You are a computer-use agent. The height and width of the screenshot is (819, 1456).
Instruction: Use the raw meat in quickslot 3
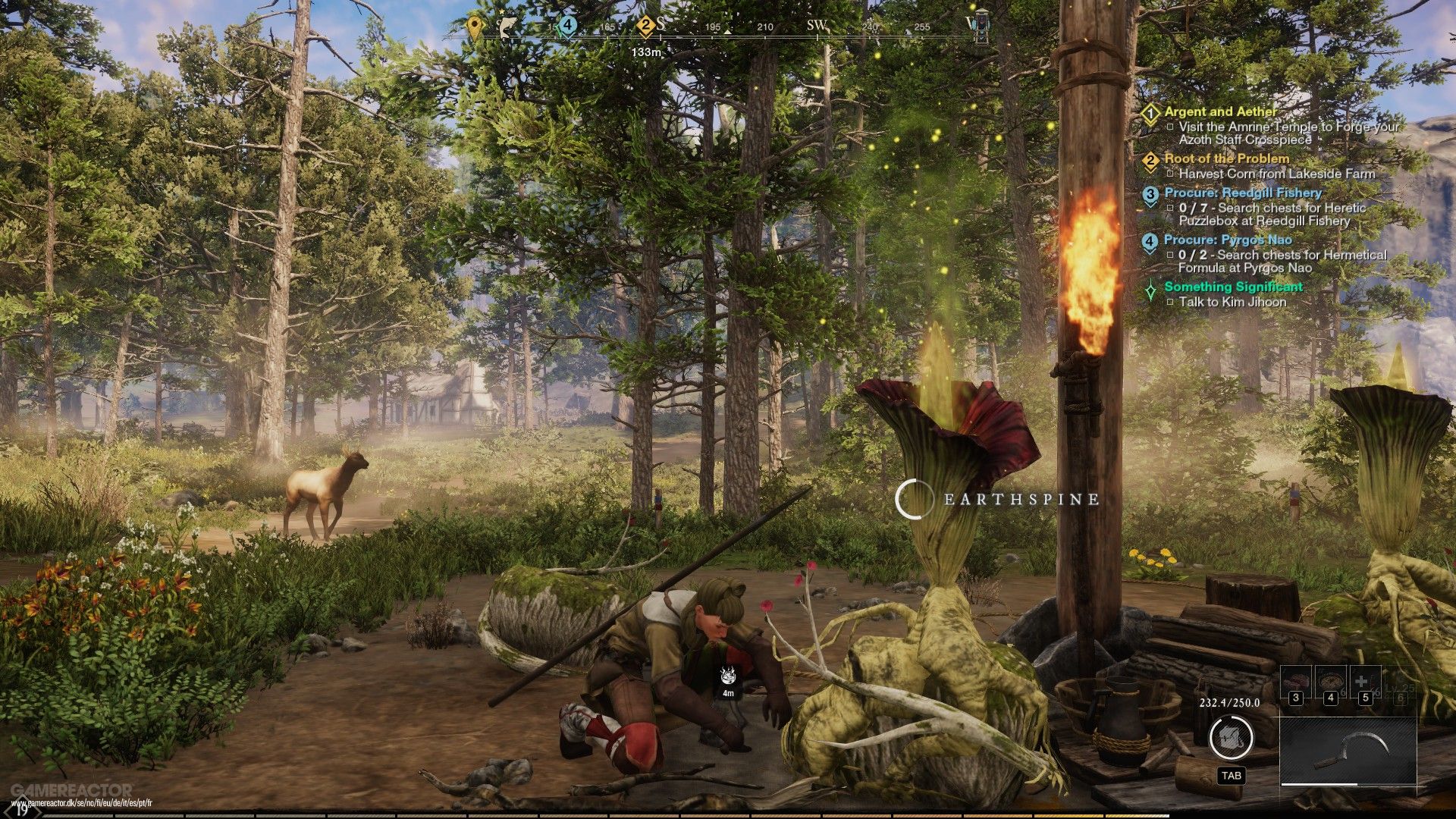(x=1295, y=682)
